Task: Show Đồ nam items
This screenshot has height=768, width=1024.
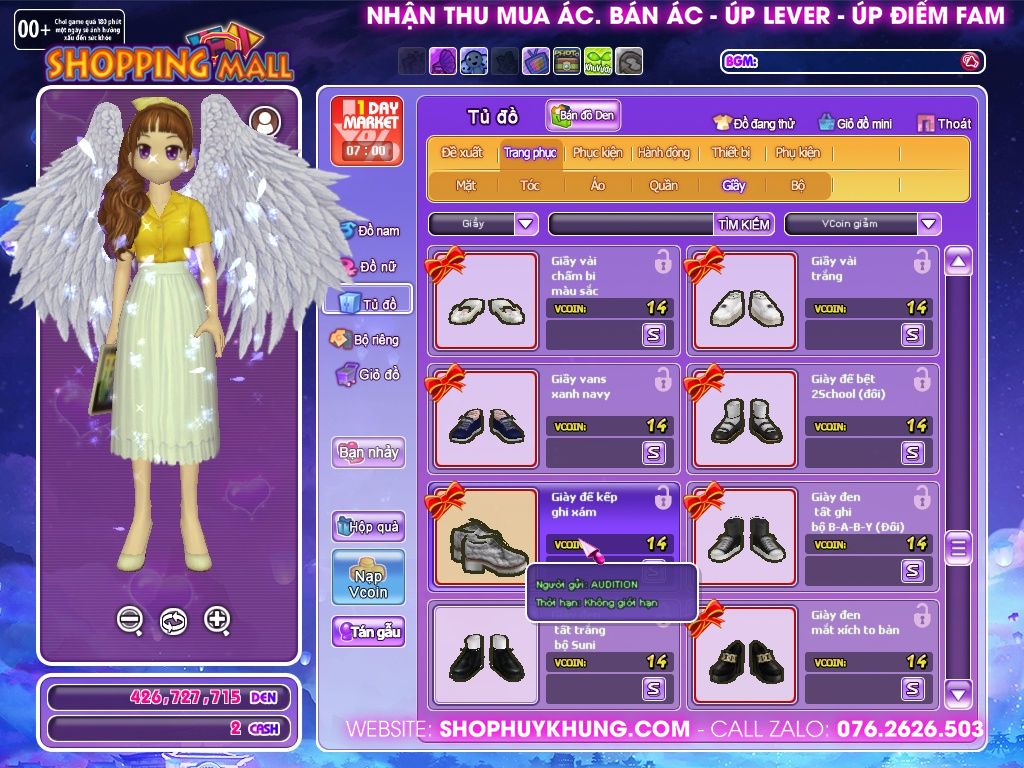Action: coord(370,231)
